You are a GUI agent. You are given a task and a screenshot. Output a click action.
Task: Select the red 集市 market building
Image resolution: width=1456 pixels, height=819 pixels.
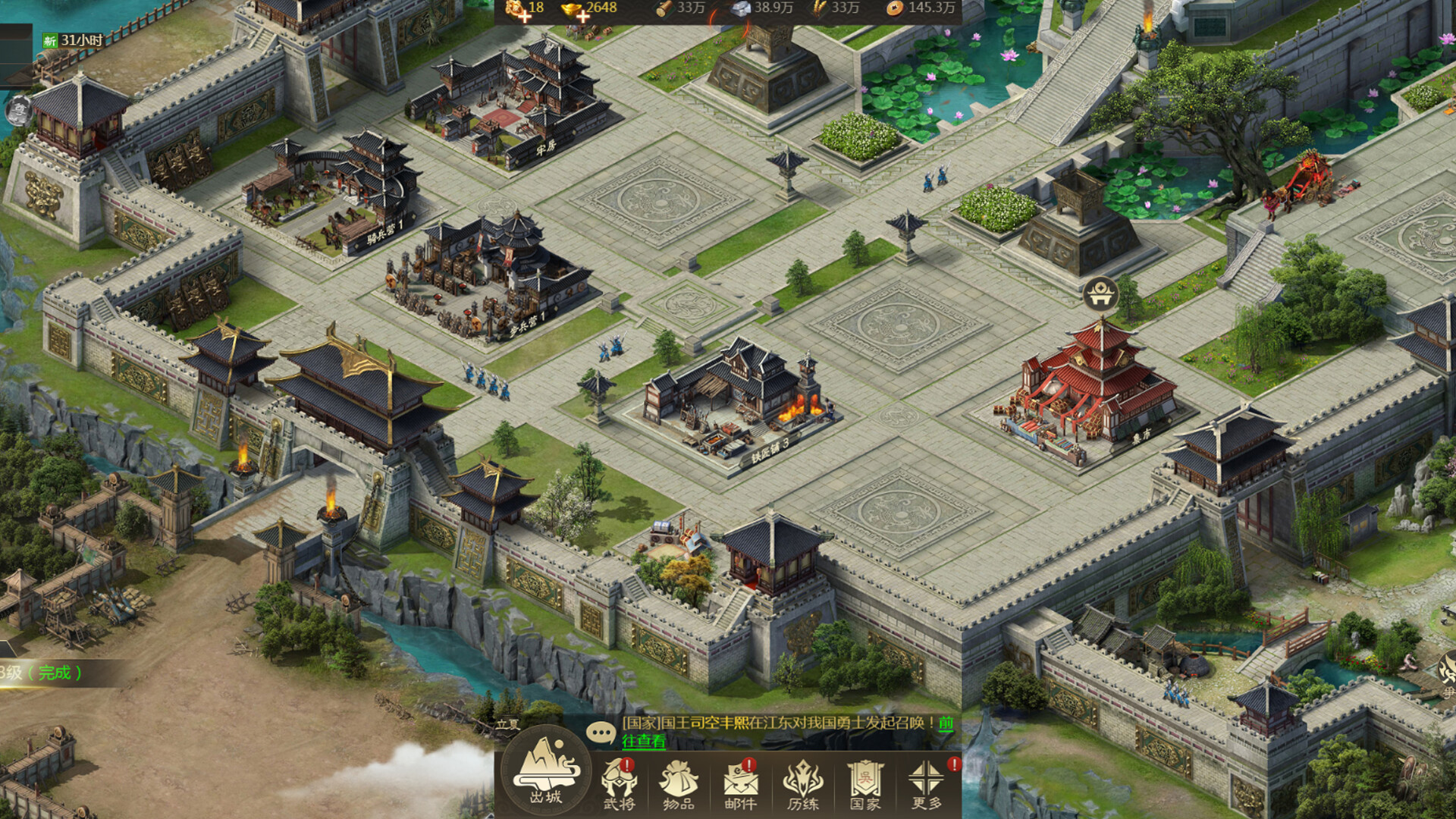(1088, 394)
